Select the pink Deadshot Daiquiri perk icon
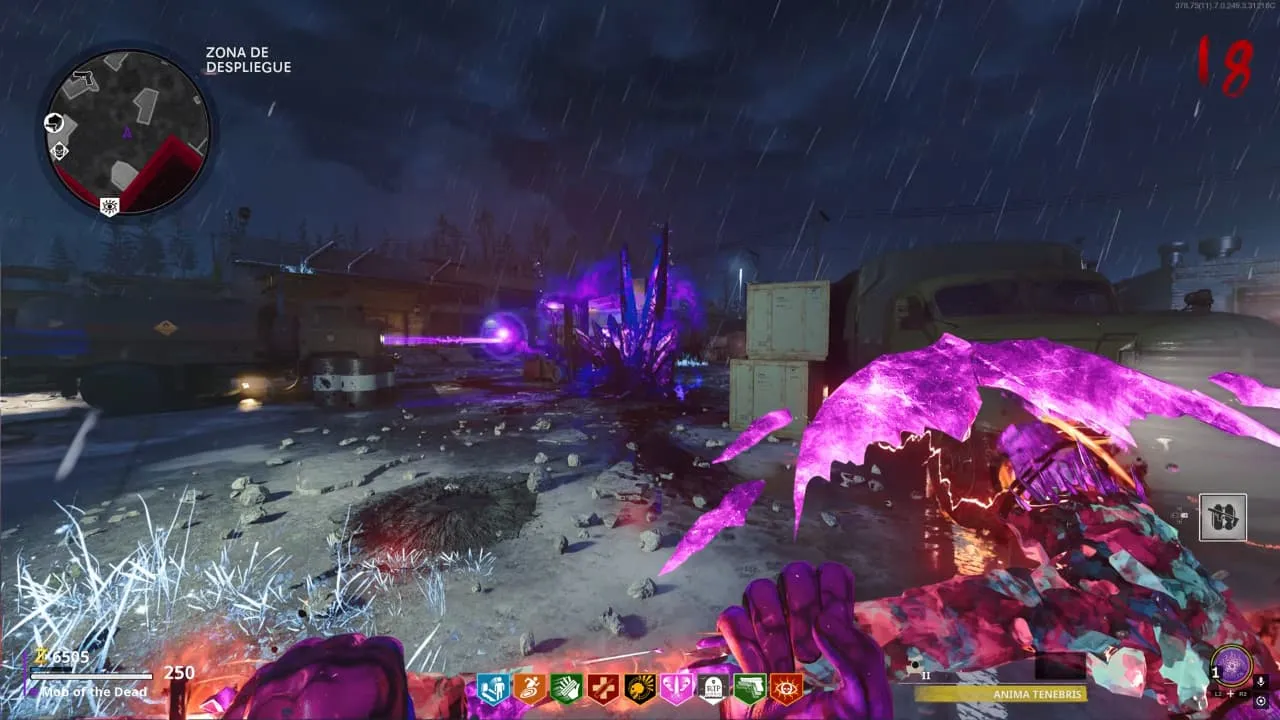This screenshot has width=1280, height=720. 676,688
